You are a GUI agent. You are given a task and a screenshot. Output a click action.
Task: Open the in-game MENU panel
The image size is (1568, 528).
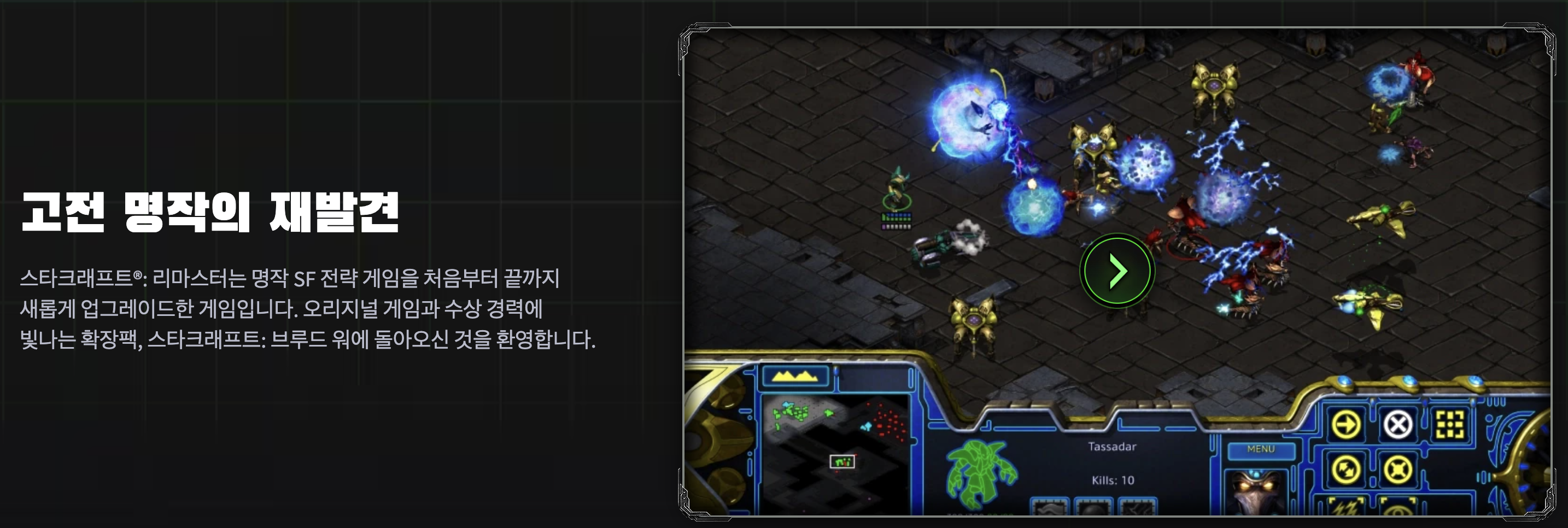[1261, 448]
